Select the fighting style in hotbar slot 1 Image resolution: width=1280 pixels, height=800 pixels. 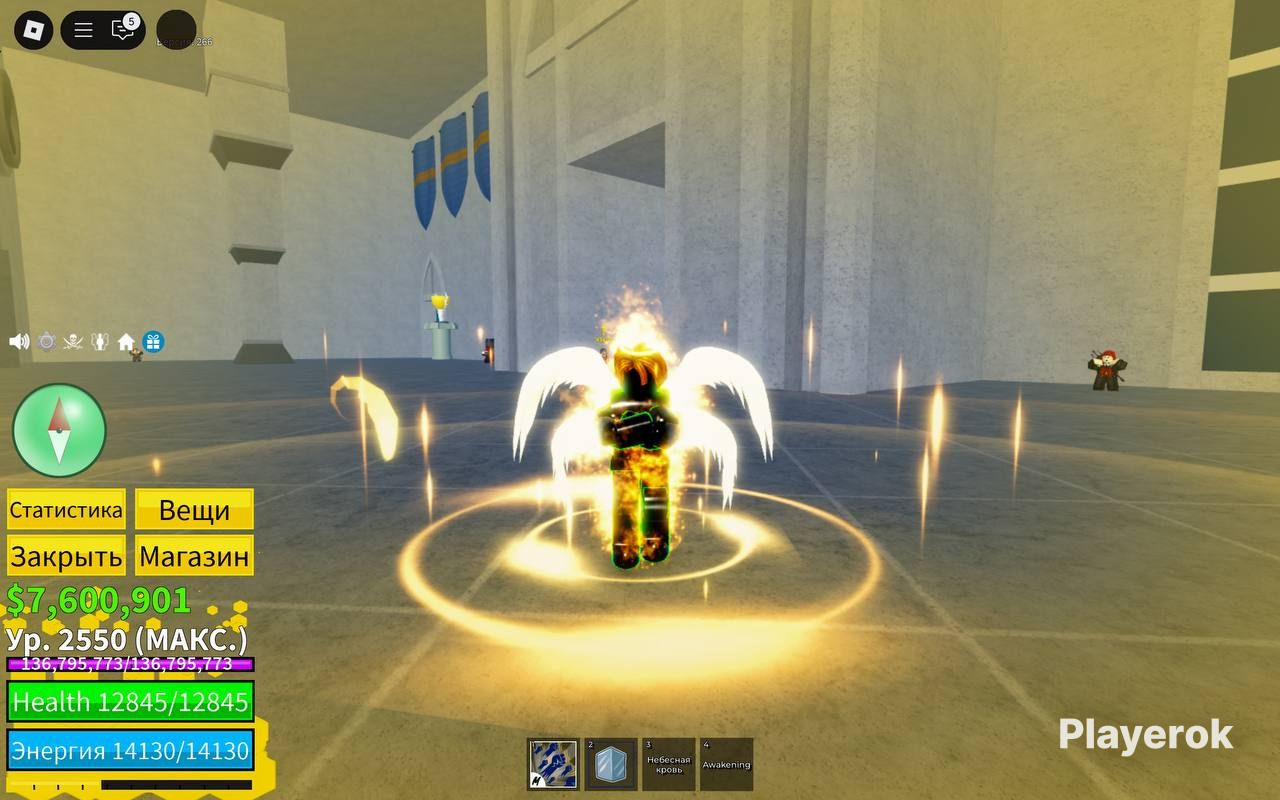552,763
